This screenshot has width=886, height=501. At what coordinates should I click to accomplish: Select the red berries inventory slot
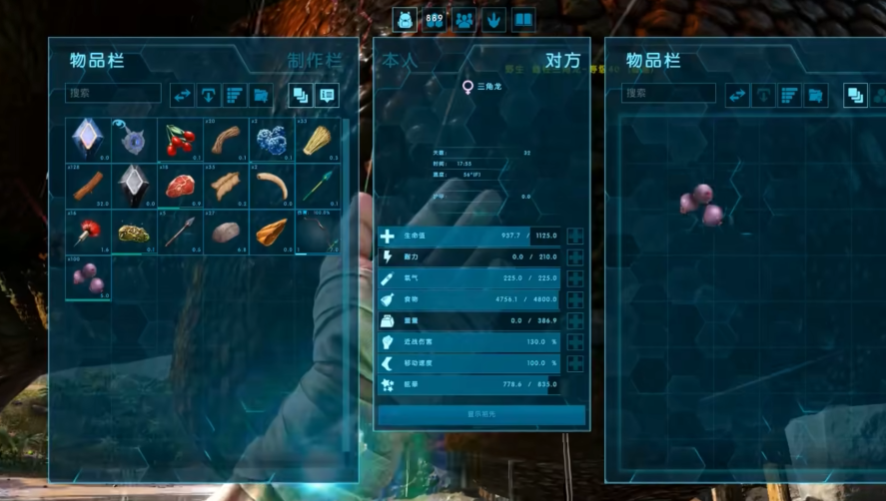(x=180, y=140)
